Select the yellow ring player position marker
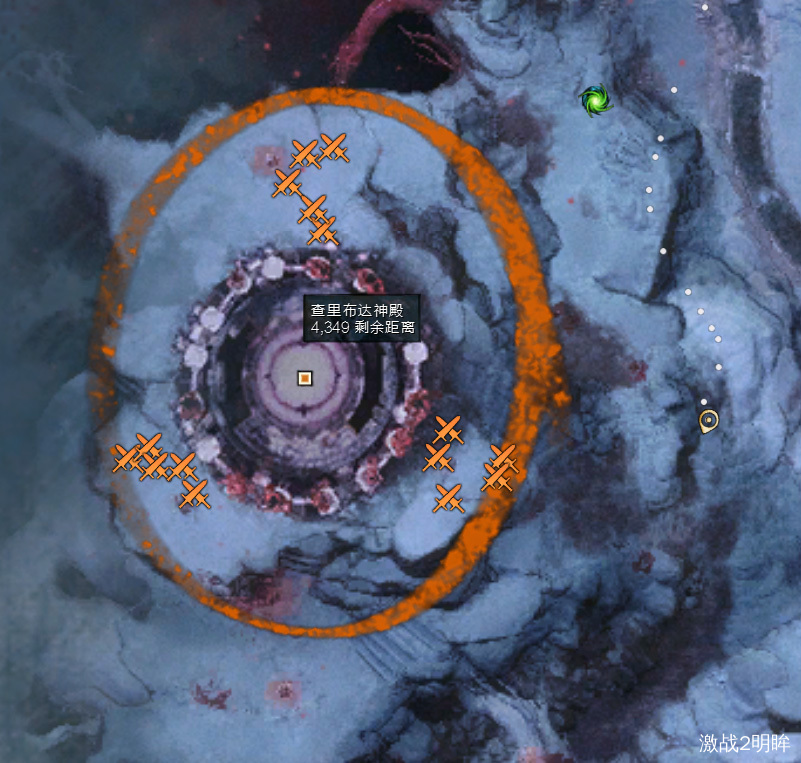The width and height of the screenshot is (801, 763). pyautogui.click(x=709, y=421)
